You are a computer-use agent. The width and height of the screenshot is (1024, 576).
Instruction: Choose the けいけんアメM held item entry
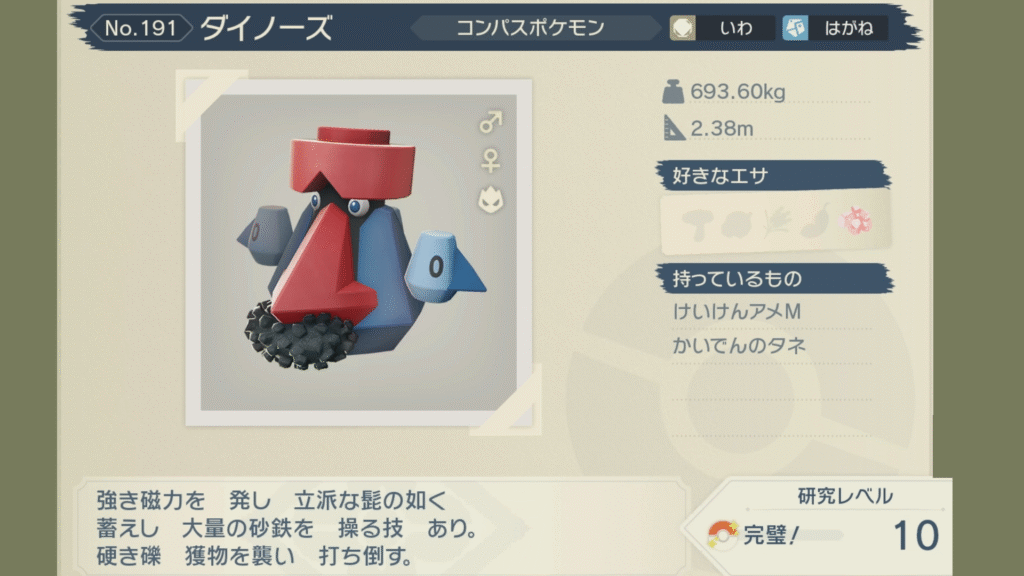pos(738,313)
